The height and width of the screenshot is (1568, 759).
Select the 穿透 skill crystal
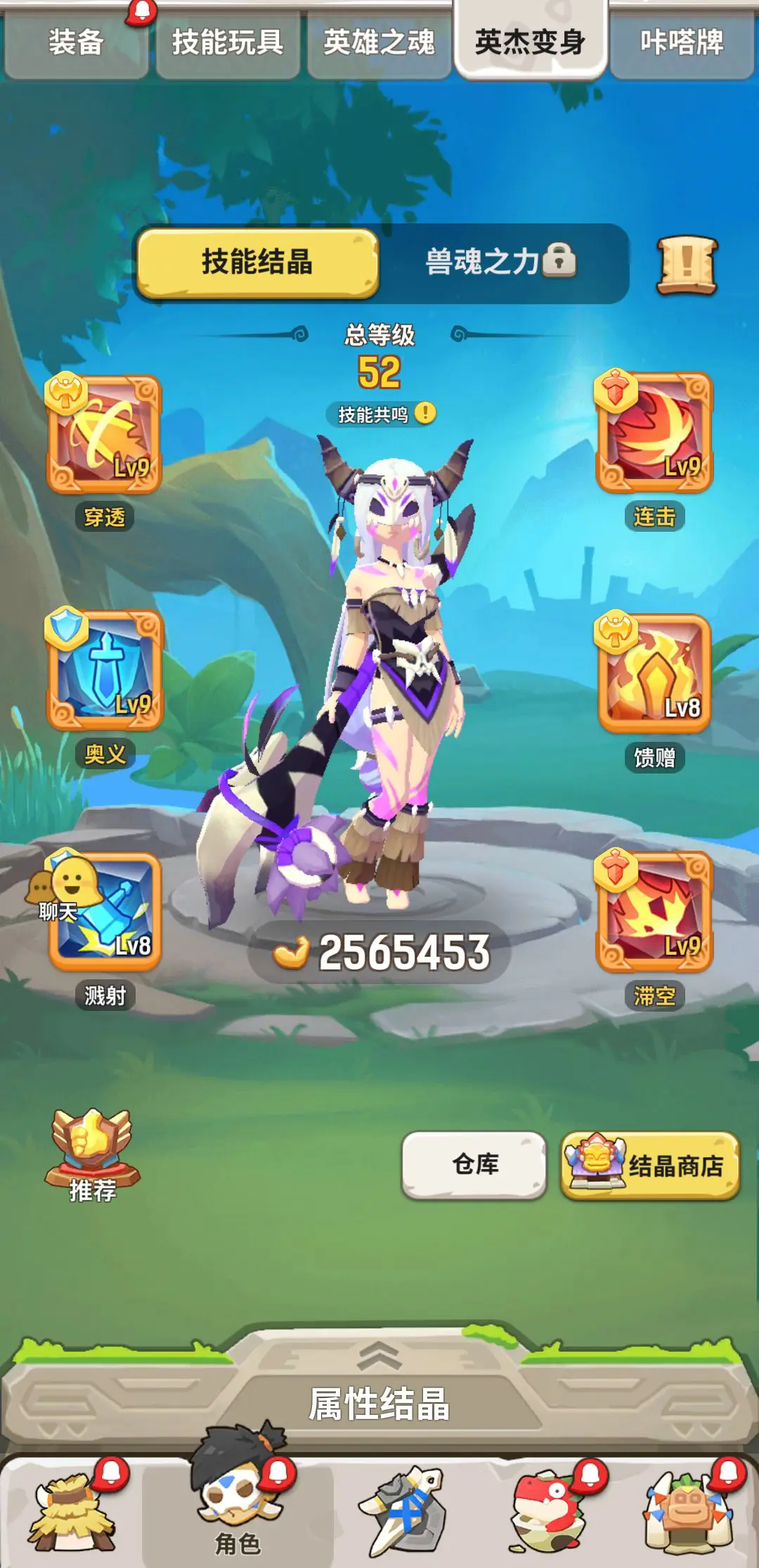click(104, 435)
